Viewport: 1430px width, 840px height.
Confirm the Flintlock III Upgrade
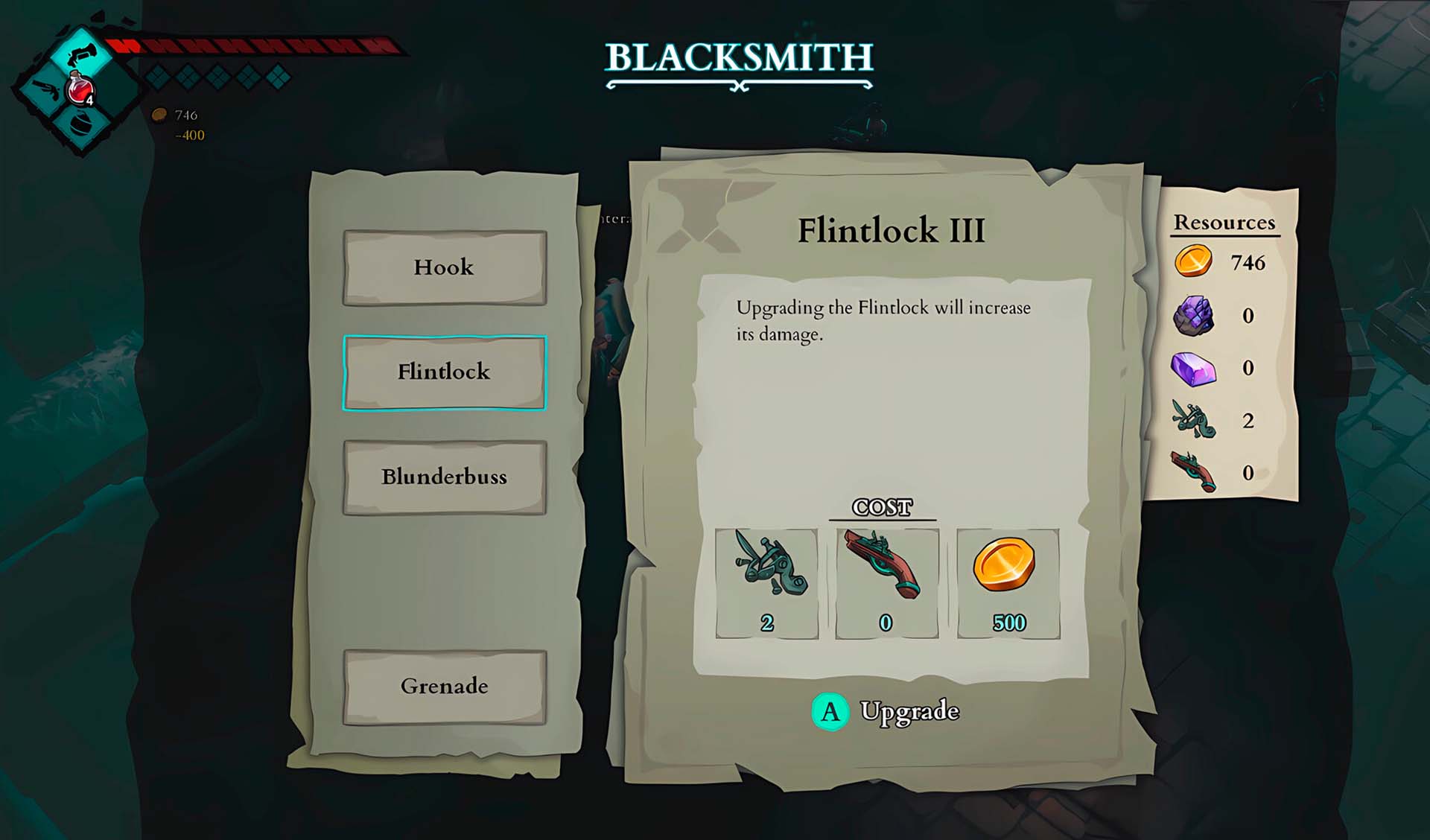(885, 711)
